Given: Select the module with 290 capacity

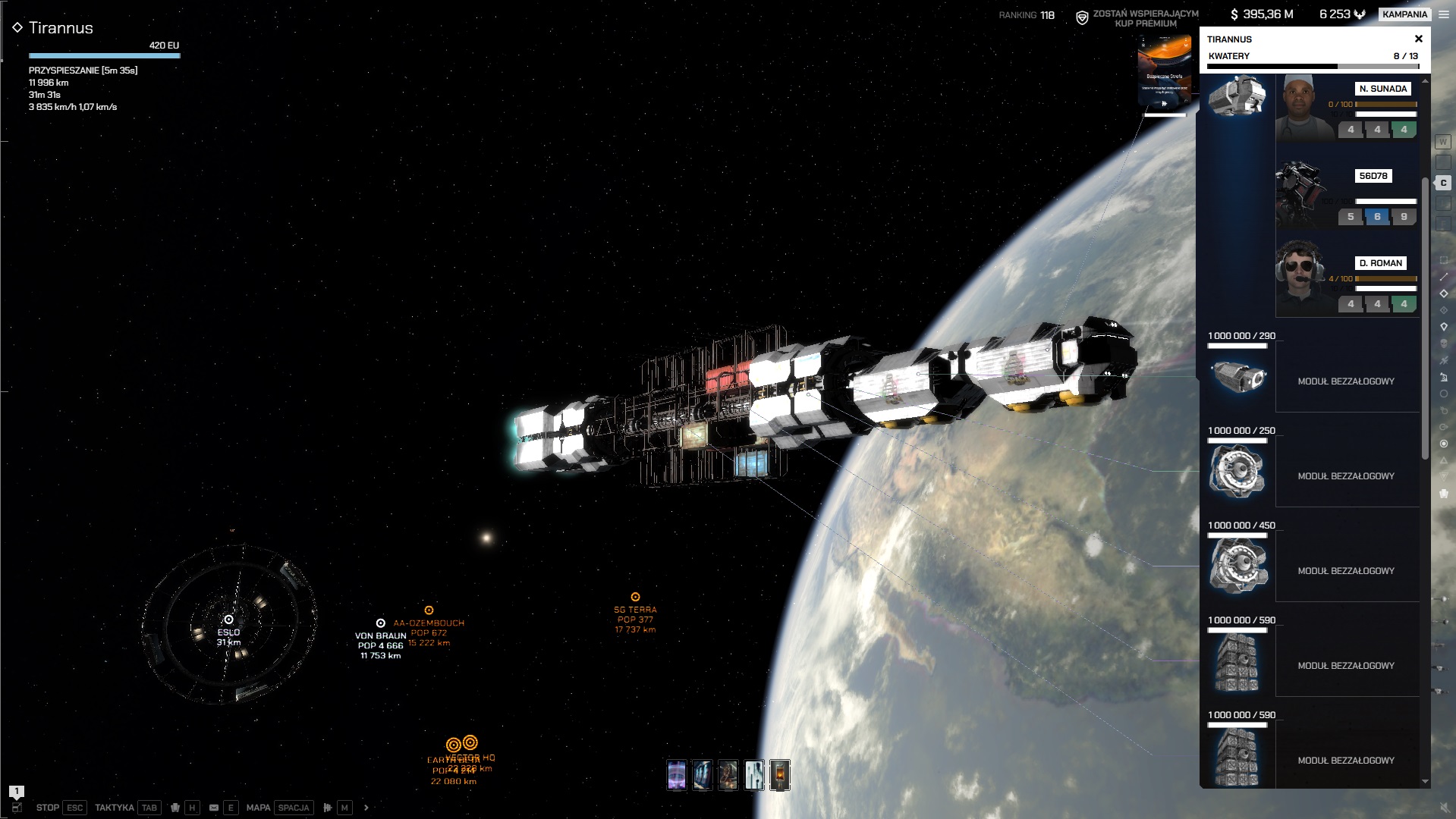Looking at the screenshot, I should click(x=1237, y=377).
